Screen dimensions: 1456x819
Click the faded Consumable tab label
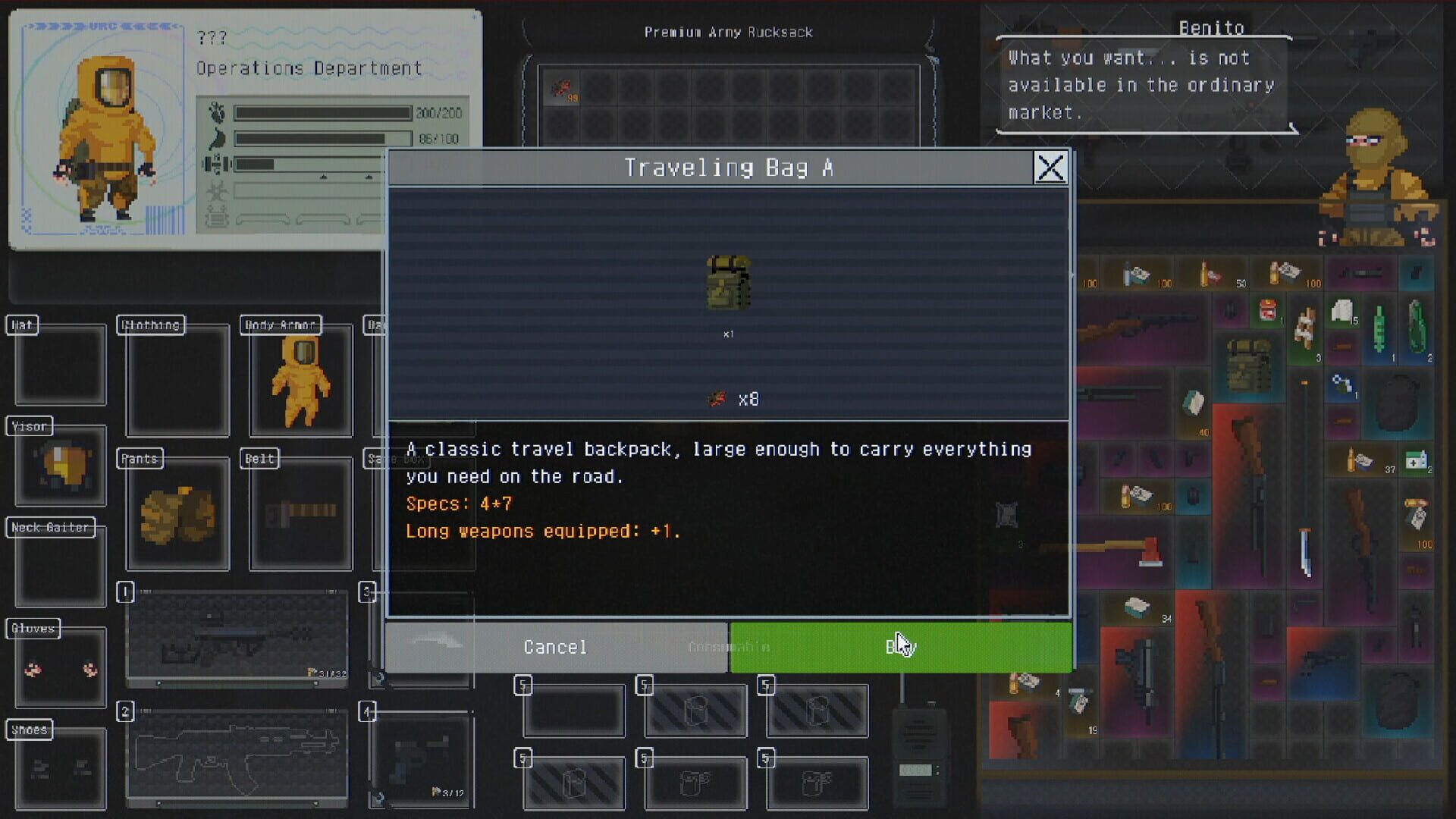point(727,647)
